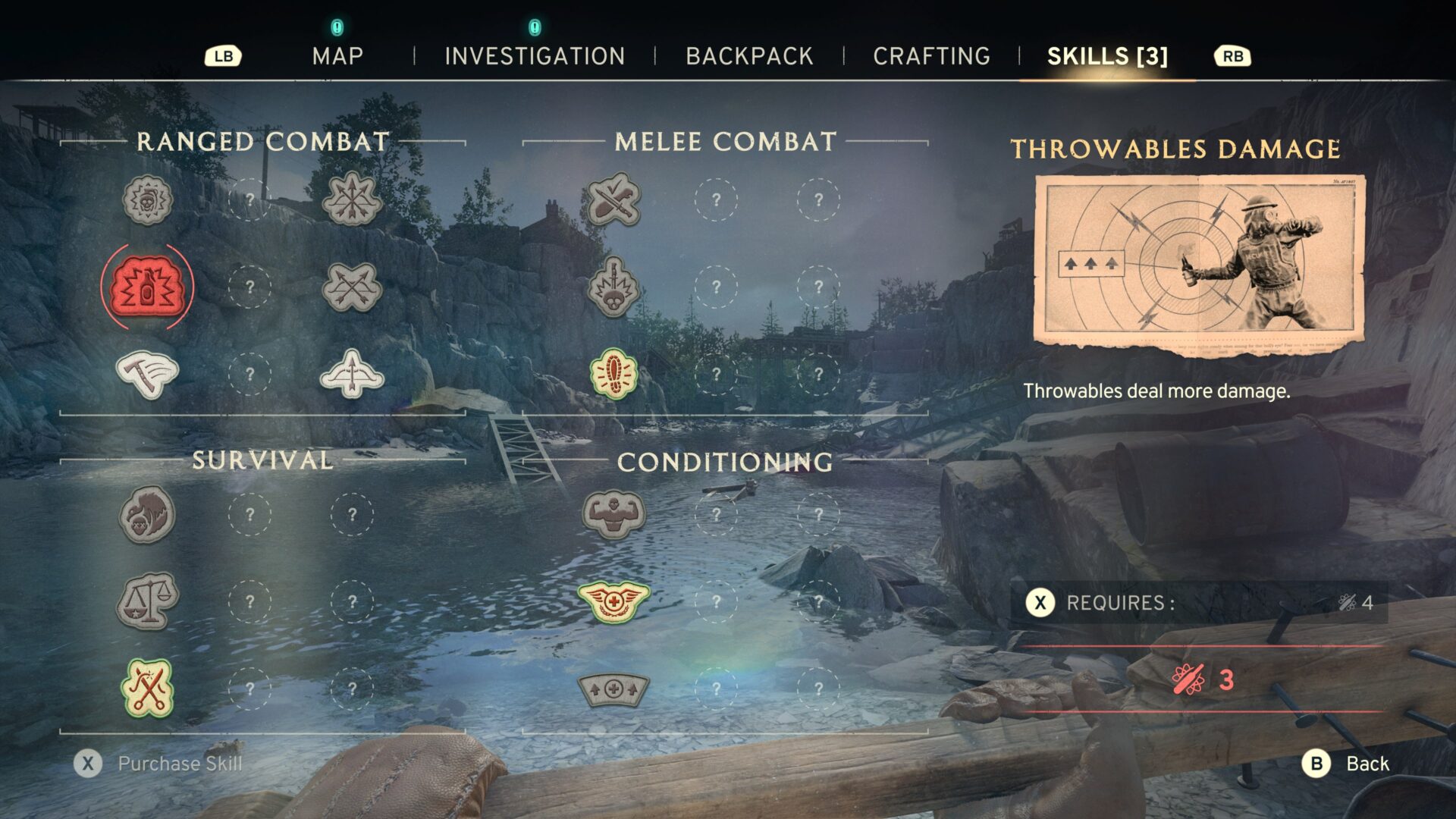Screen dimensions: 1456x819
Task: Choose the skull sunburst ranged skill
Action: pos(147,199)
